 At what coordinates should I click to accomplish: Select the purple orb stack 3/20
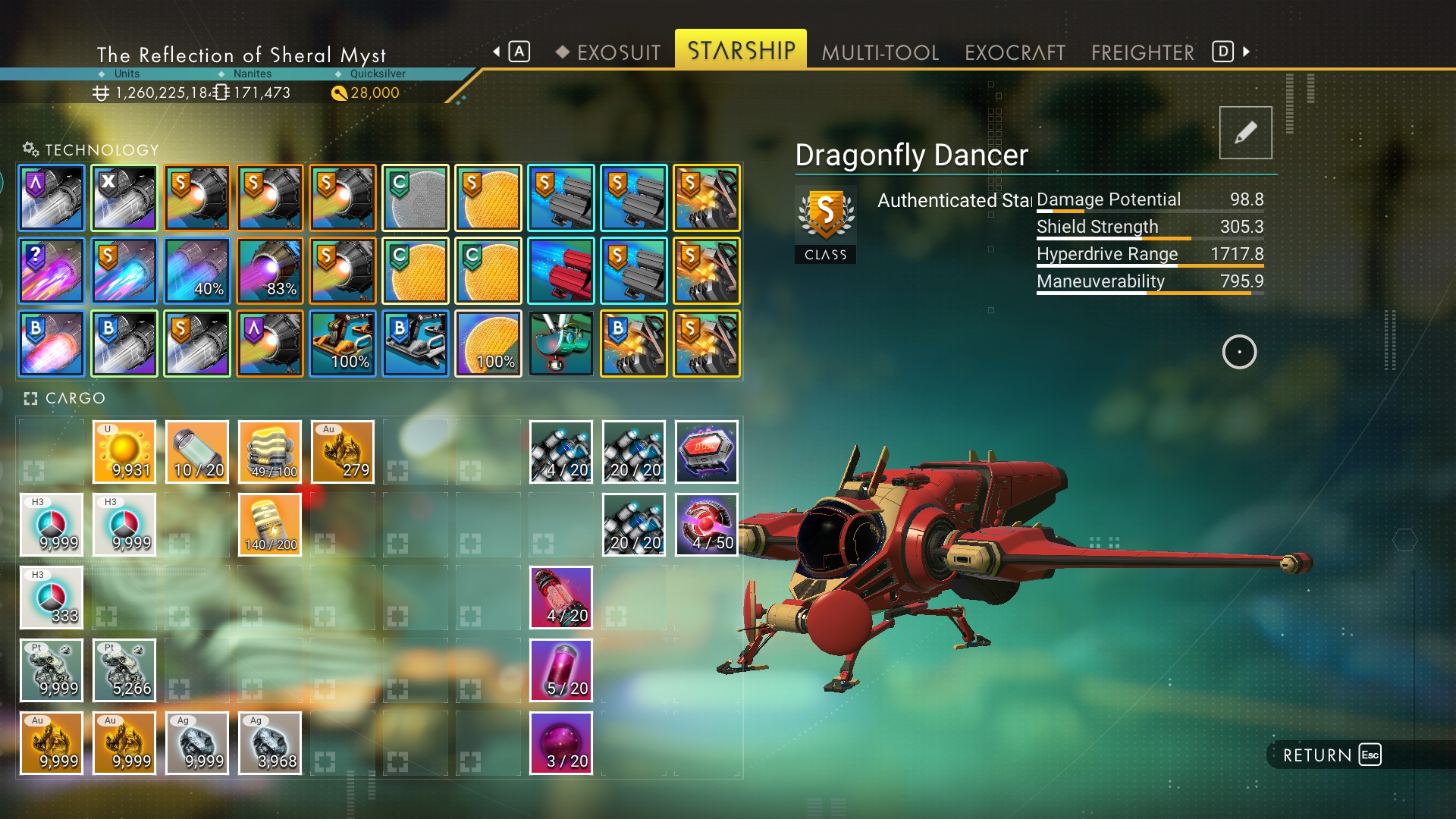pos(561,743)
